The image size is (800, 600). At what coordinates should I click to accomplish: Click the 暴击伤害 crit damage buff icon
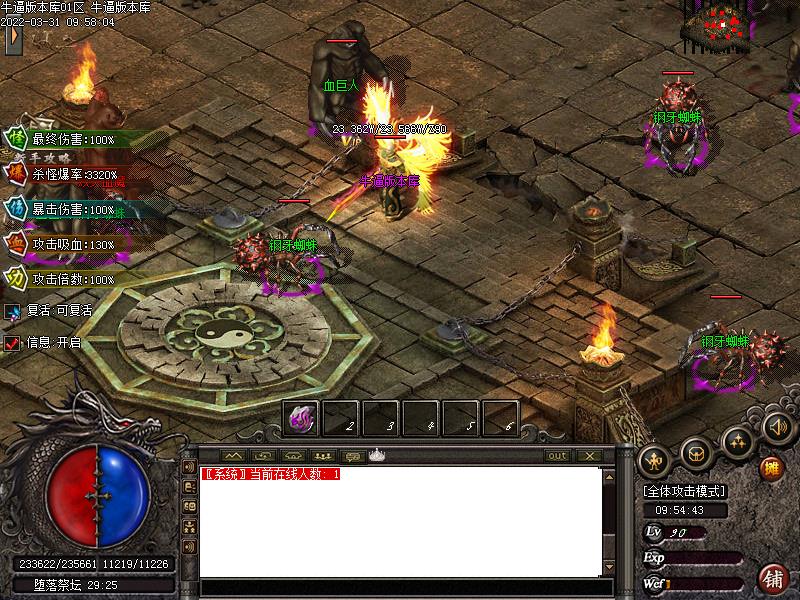(x=17, y=209)
